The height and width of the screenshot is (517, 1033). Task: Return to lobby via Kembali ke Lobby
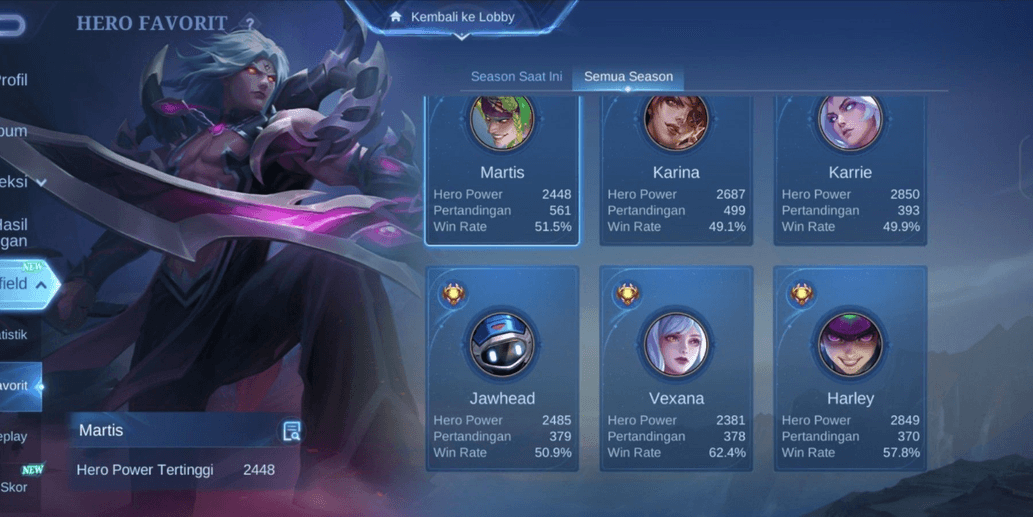460,17
